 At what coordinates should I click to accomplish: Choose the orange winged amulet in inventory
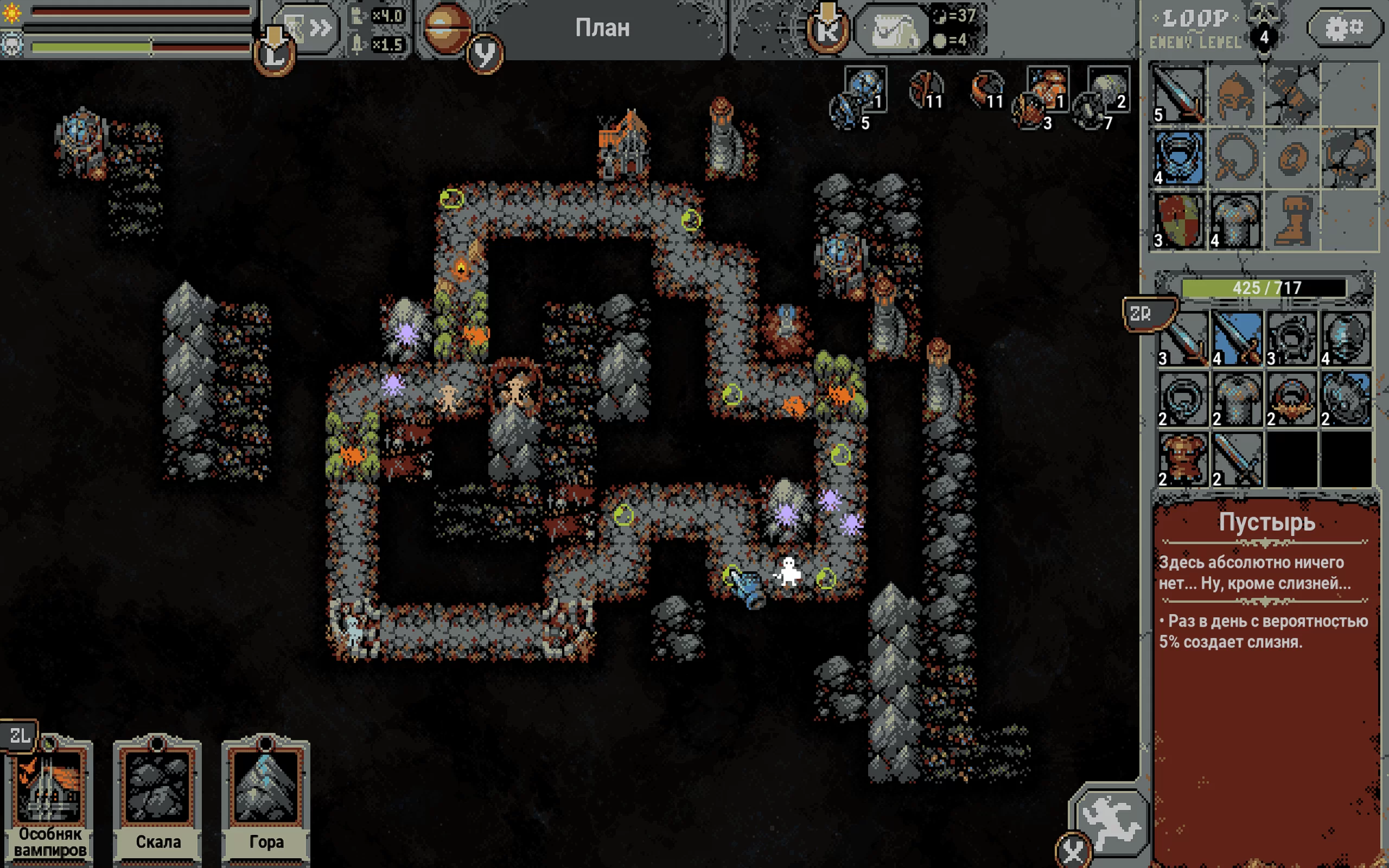pos(1291,399)
